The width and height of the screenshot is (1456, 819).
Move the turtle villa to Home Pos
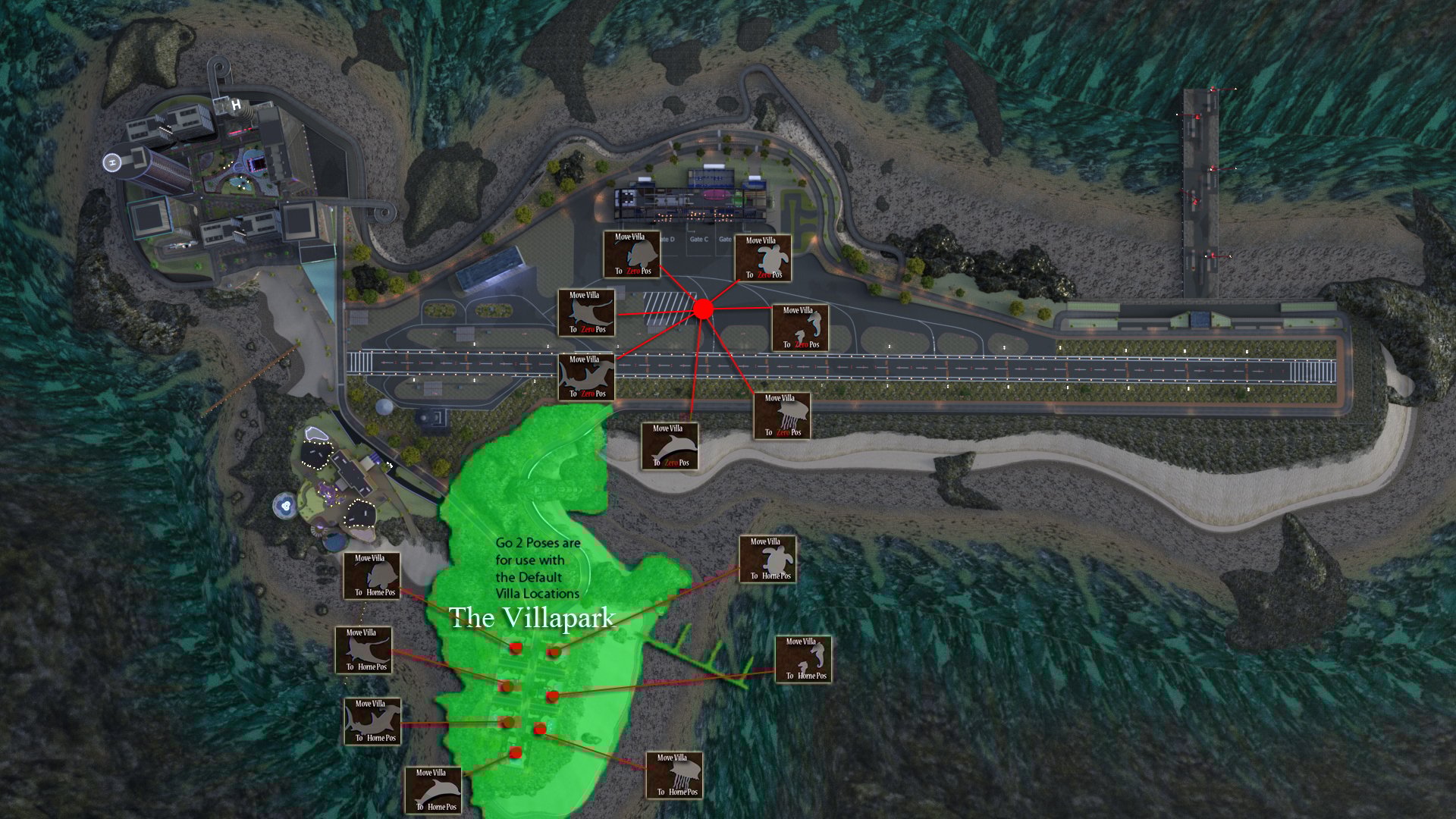767,560
